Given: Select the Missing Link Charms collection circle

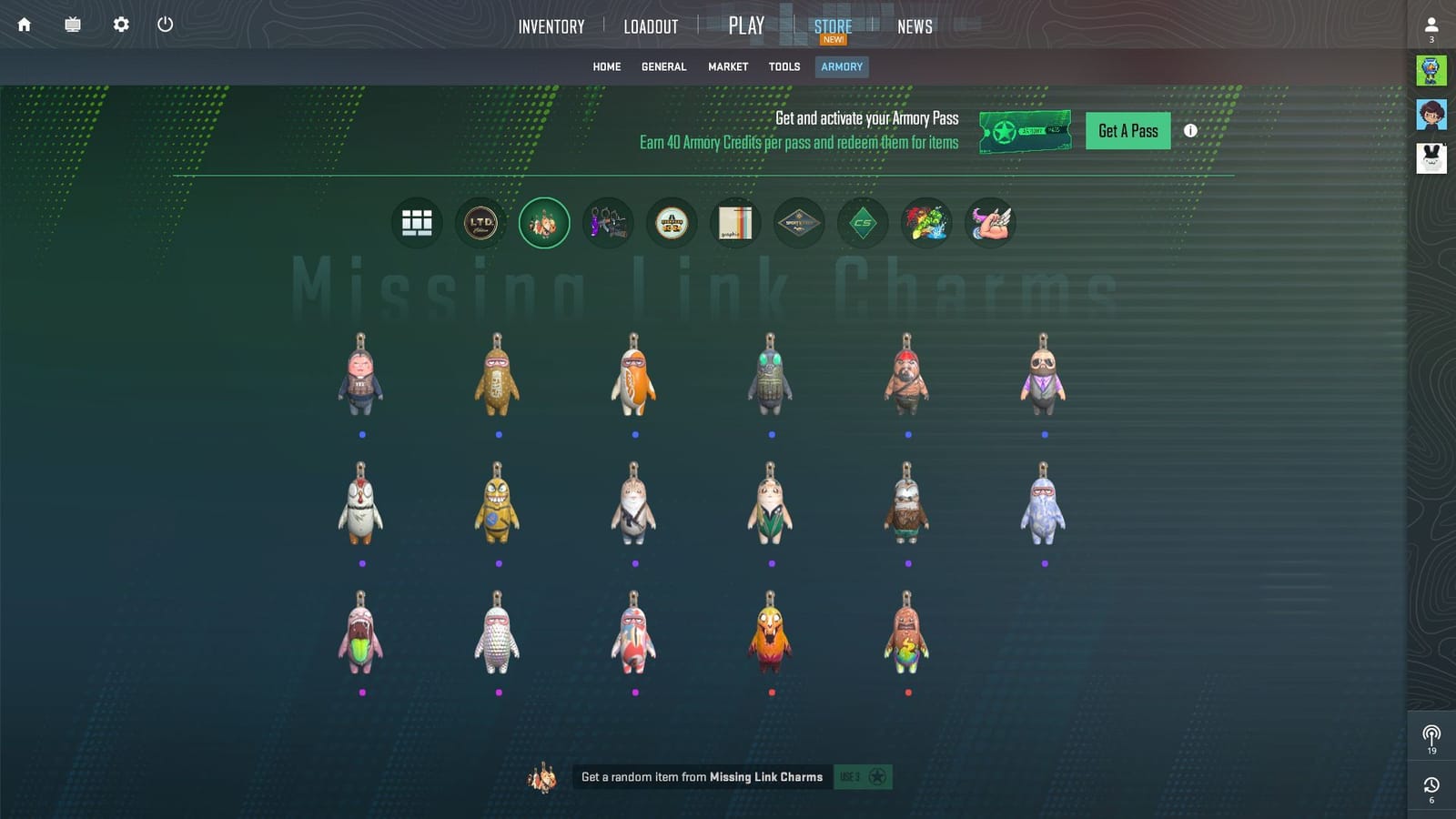Looking at the screenshot, I should point(544,222).
